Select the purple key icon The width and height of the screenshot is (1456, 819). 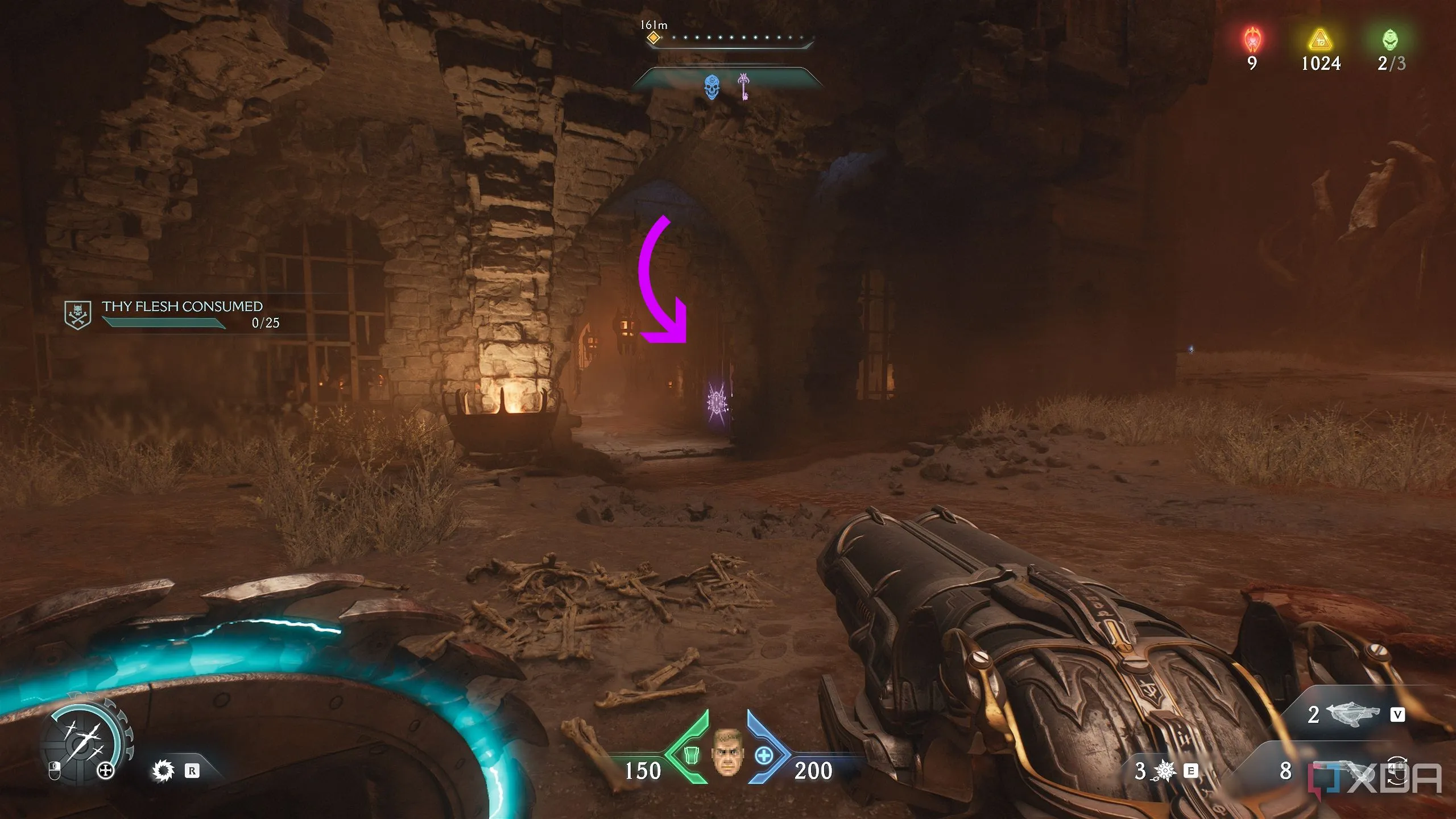743,86
